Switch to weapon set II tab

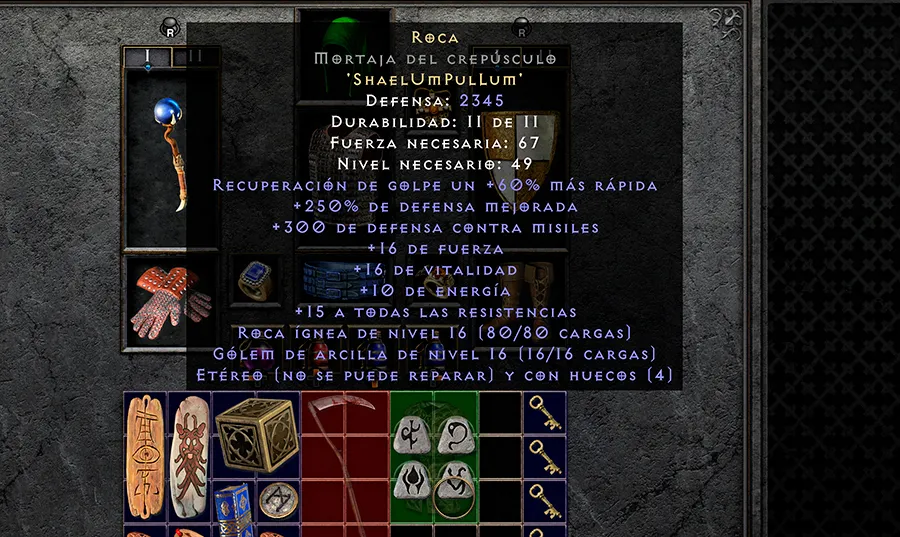pos(195,57)
